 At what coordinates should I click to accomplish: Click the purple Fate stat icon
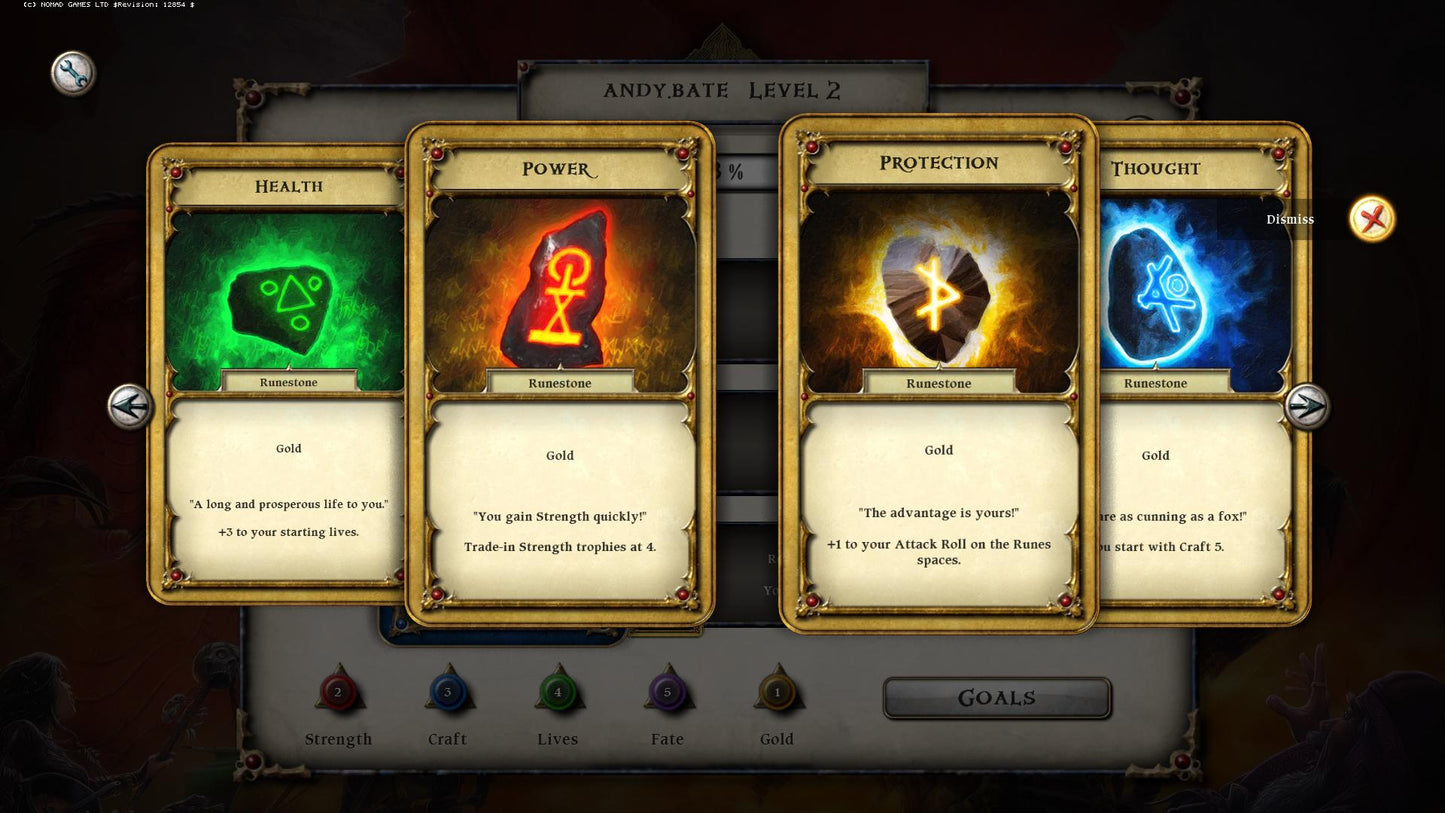tap(667, 691)
